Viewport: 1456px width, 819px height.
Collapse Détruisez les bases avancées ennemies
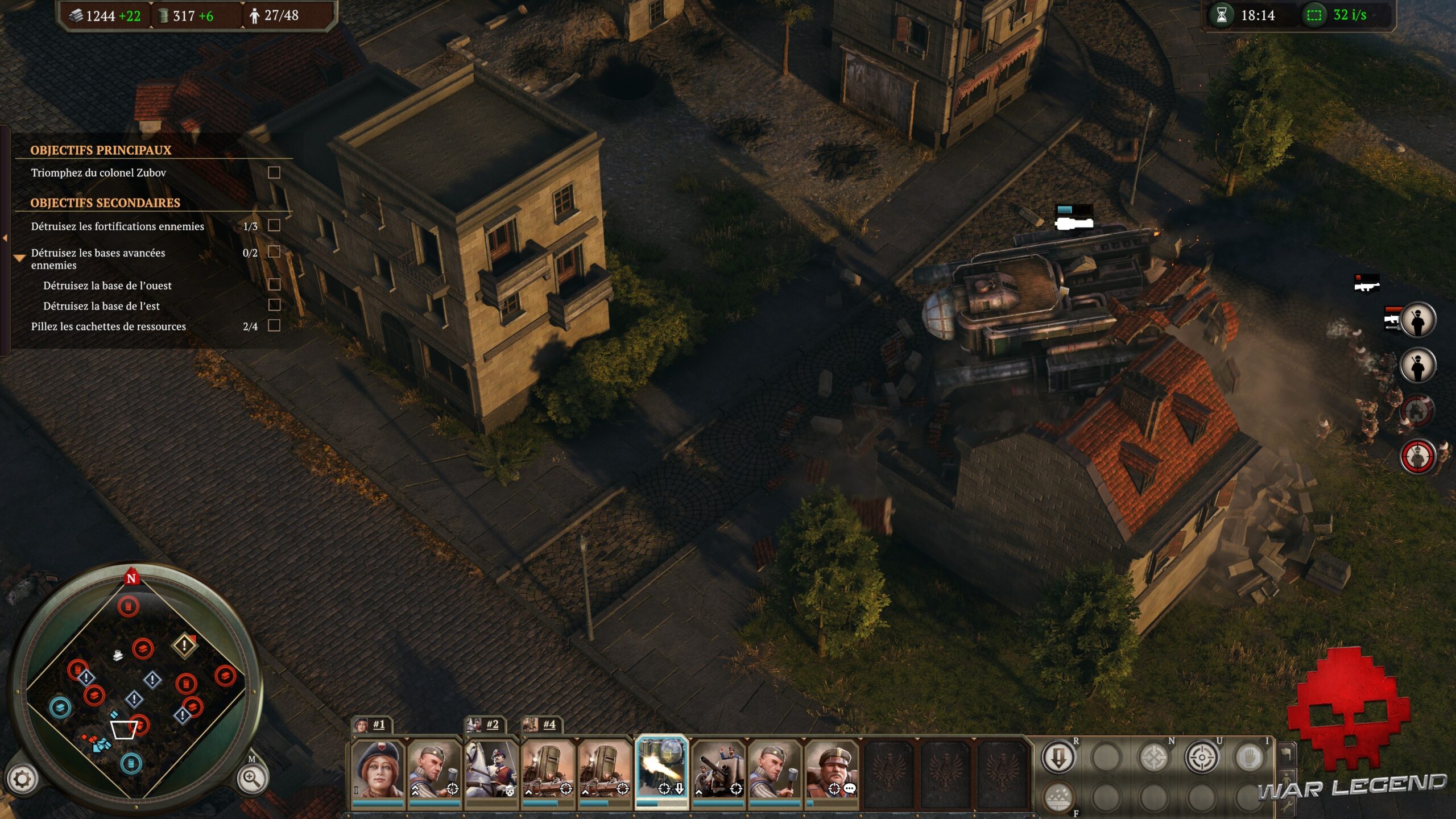[x=20, y=257]
